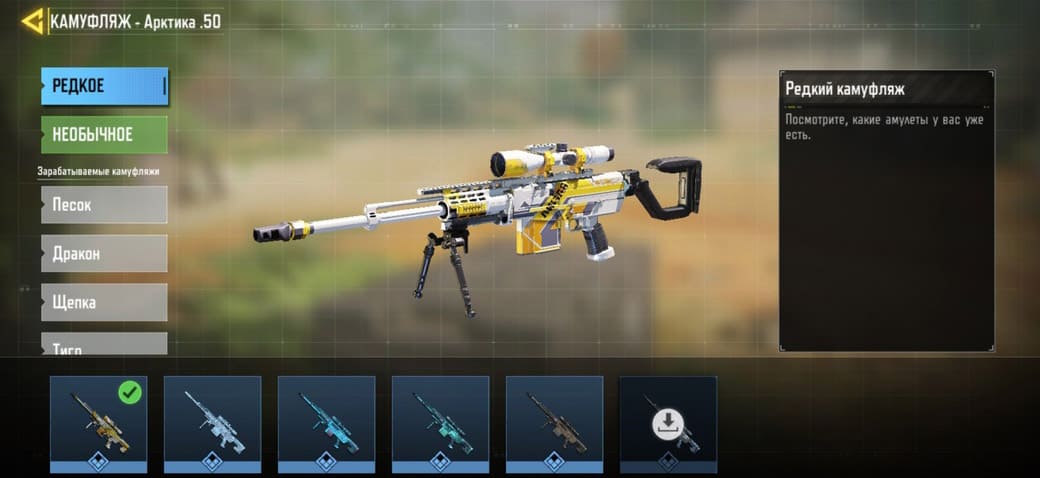Select the Щепка camouflage entry
1040x478 pixels.
pyautogui.click(x=104, y=302)
